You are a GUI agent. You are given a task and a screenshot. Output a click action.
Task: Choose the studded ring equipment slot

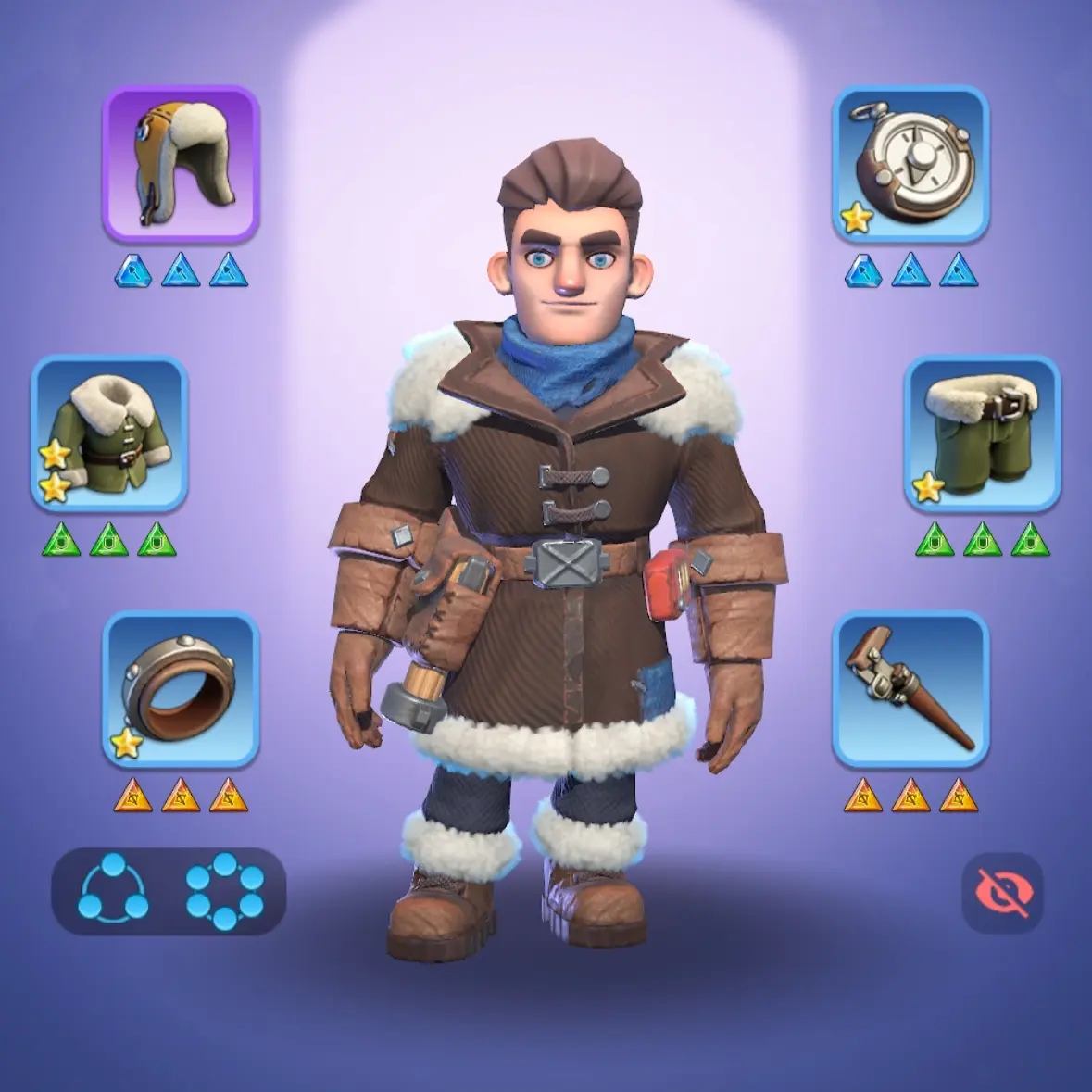click(181, 689)
